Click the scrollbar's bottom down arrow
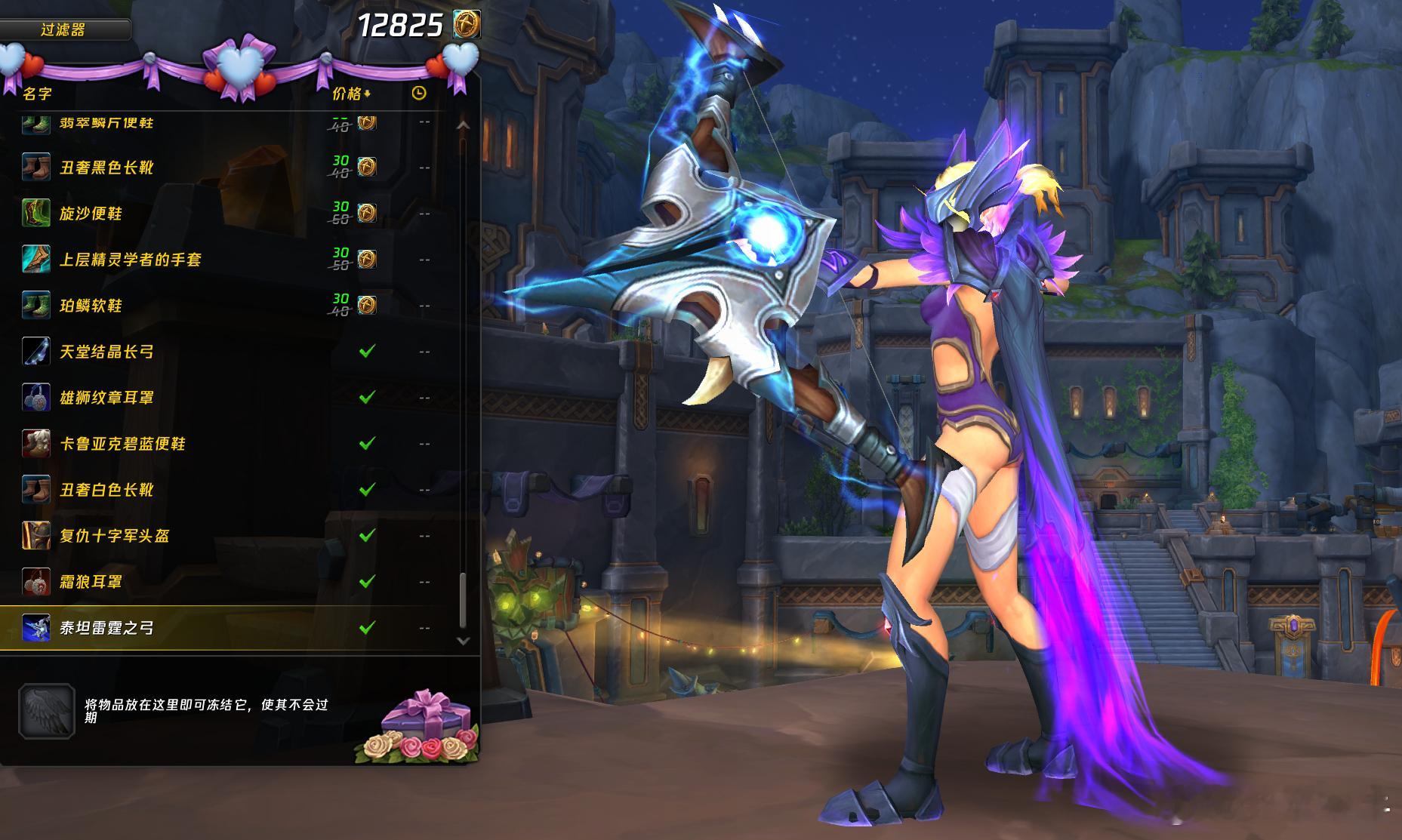This screenshot has height=840, width=1402. pos(464,641)
